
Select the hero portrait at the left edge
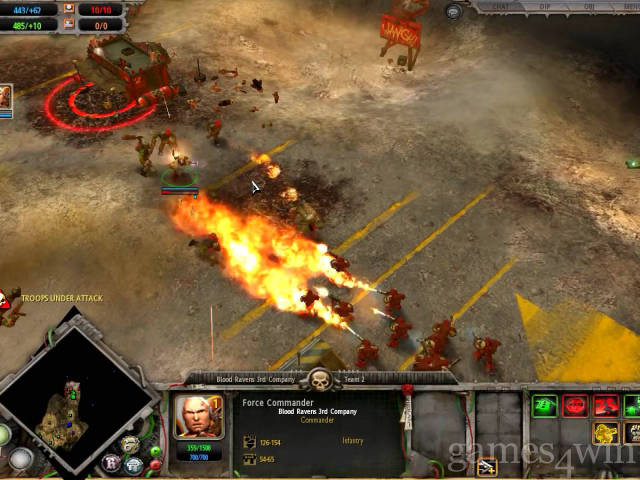pyautogui.click(x=5, y=97)
